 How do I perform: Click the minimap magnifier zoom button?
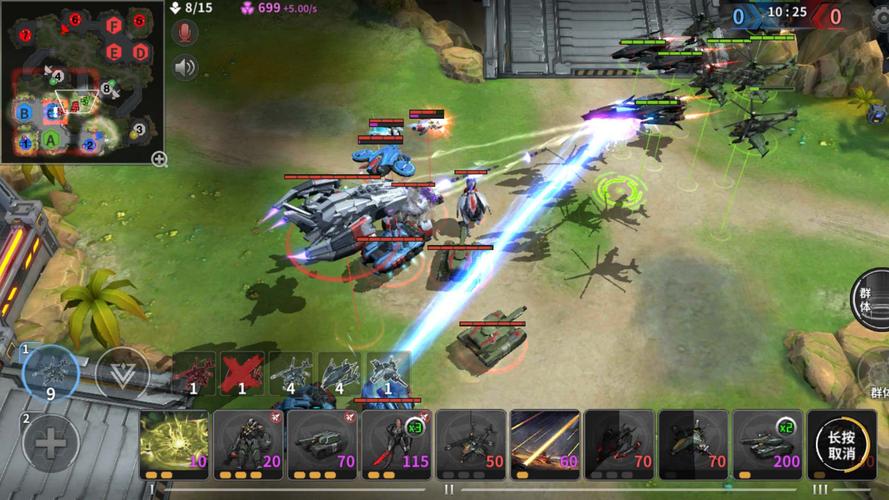(159, 158)
